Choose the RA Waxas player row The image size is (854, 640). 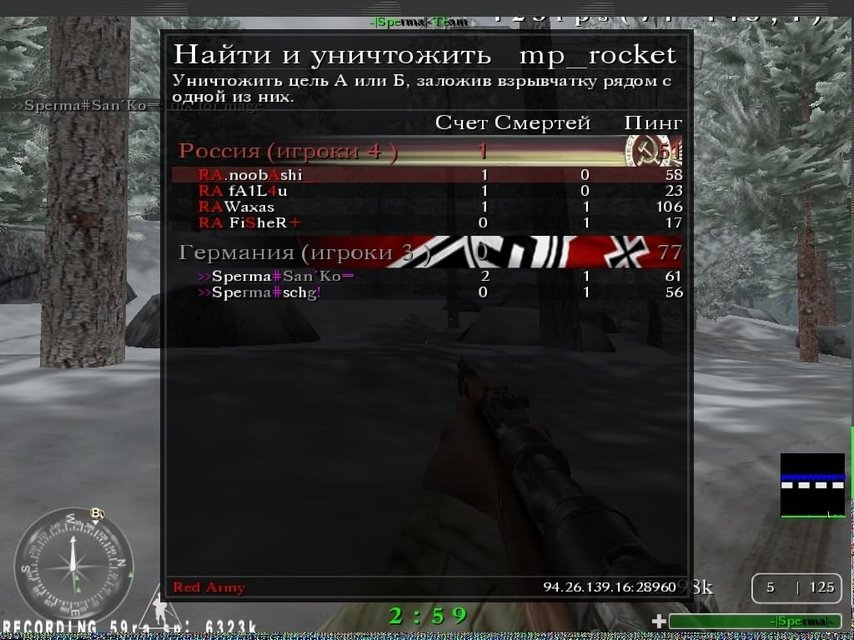point(236,207)
